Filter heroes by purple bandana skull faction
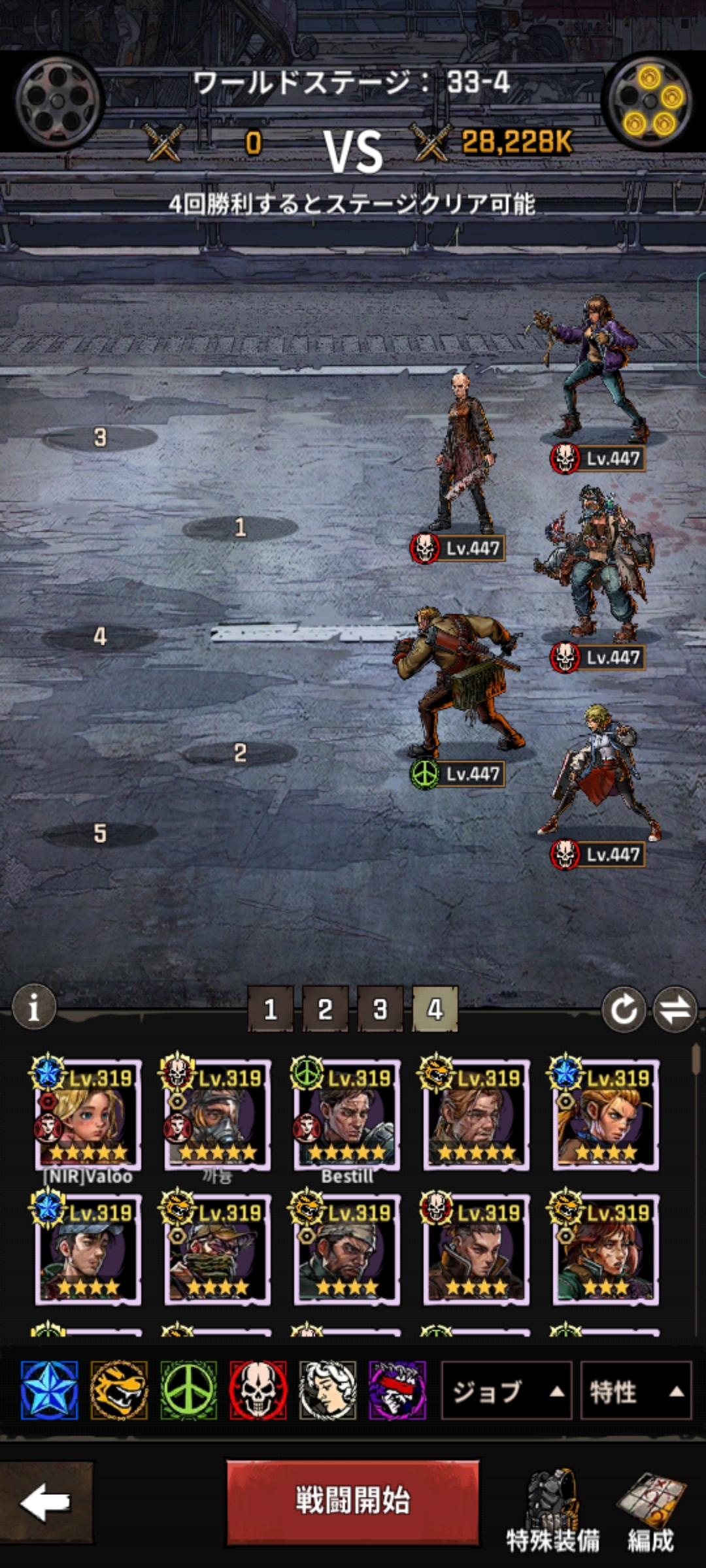This screenshot has width=706, height=1568. click(397, 1390)
